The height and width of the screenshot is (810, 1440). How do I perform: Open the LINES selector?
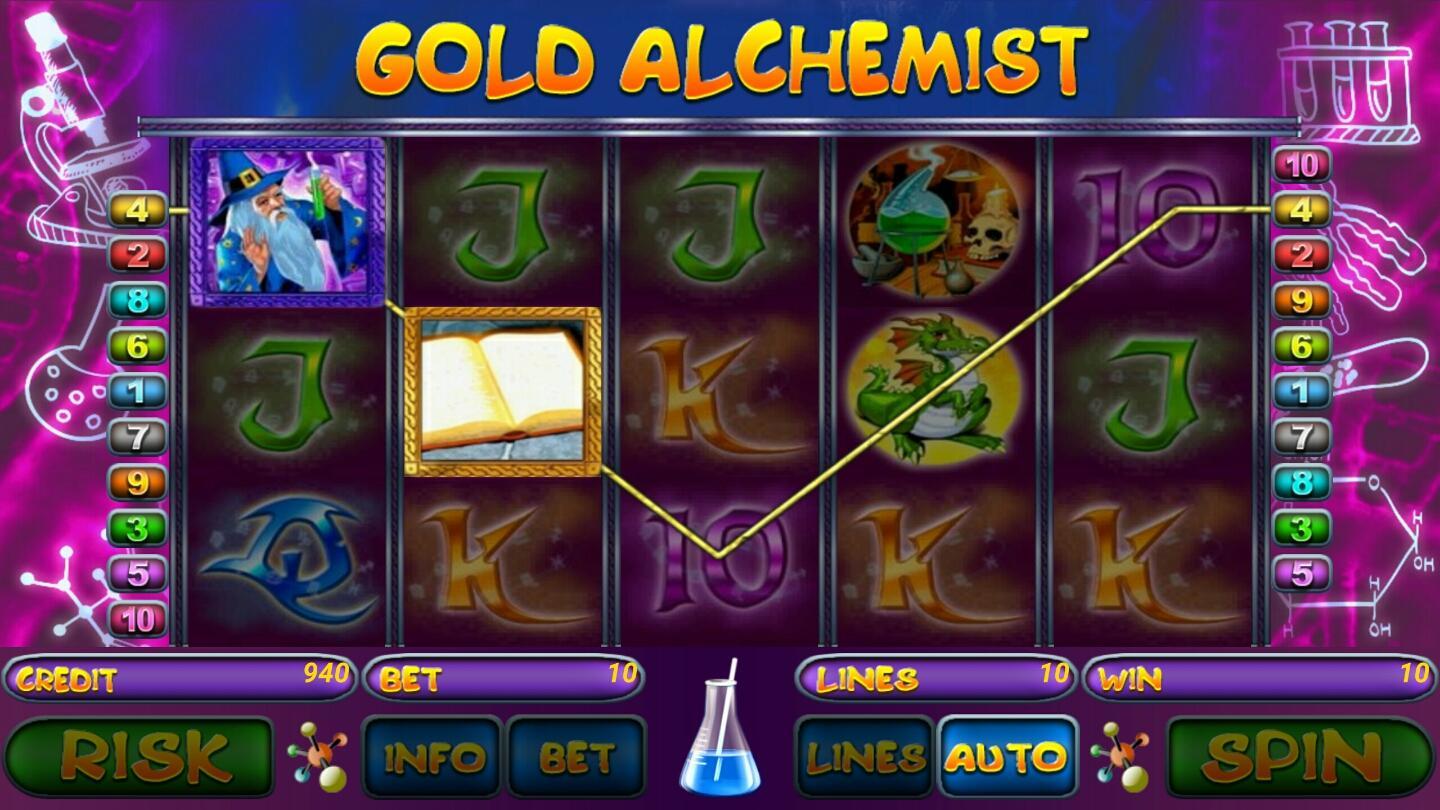[862, 757]
